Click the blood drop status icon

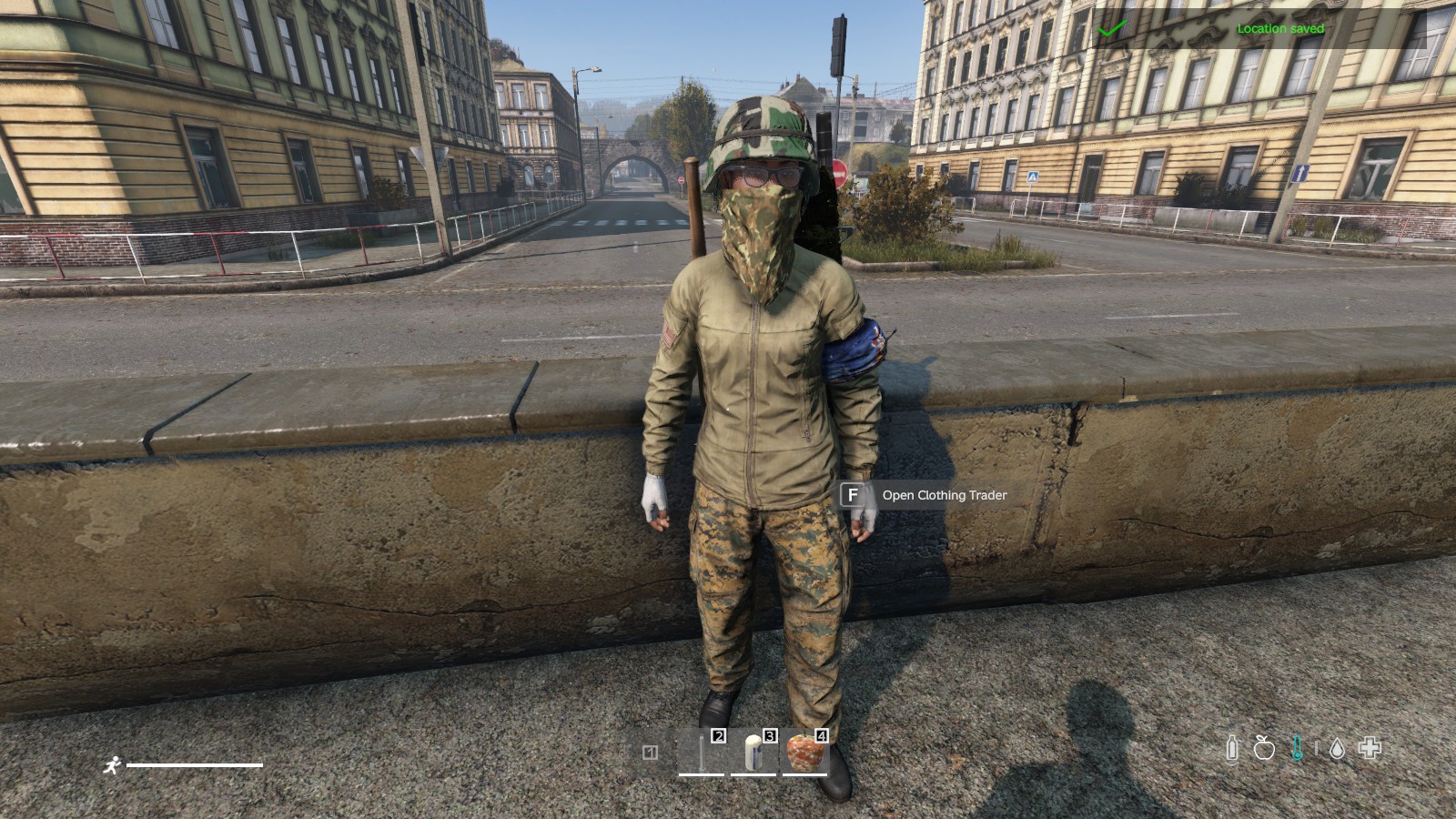1337,748
